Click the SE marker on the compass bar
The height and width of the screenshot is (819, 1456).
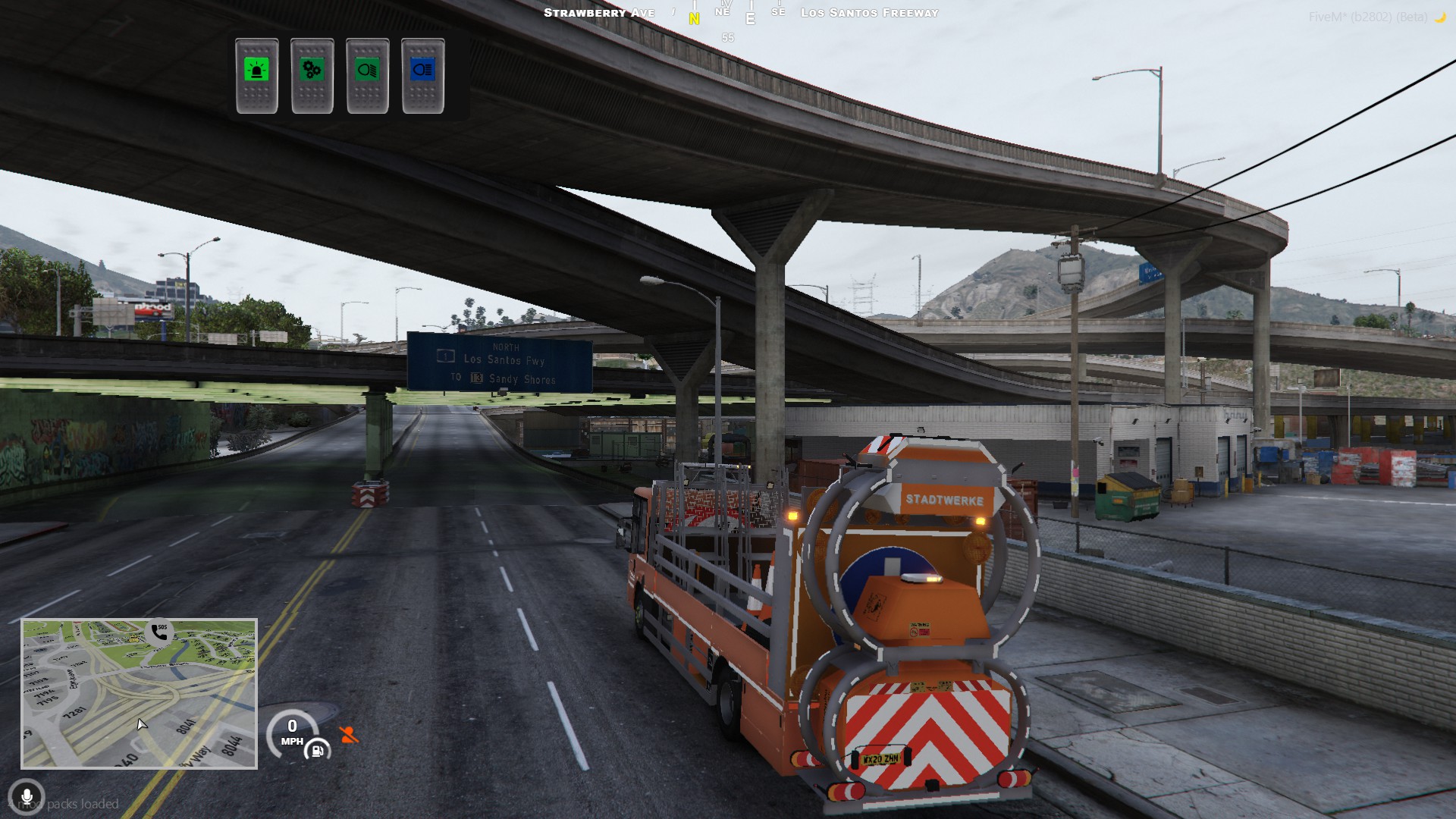778,12
